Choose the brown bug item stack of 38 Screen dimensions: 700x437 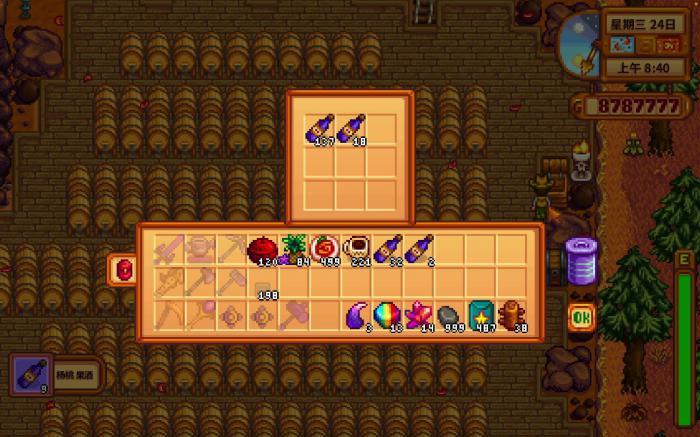[512, 316]
